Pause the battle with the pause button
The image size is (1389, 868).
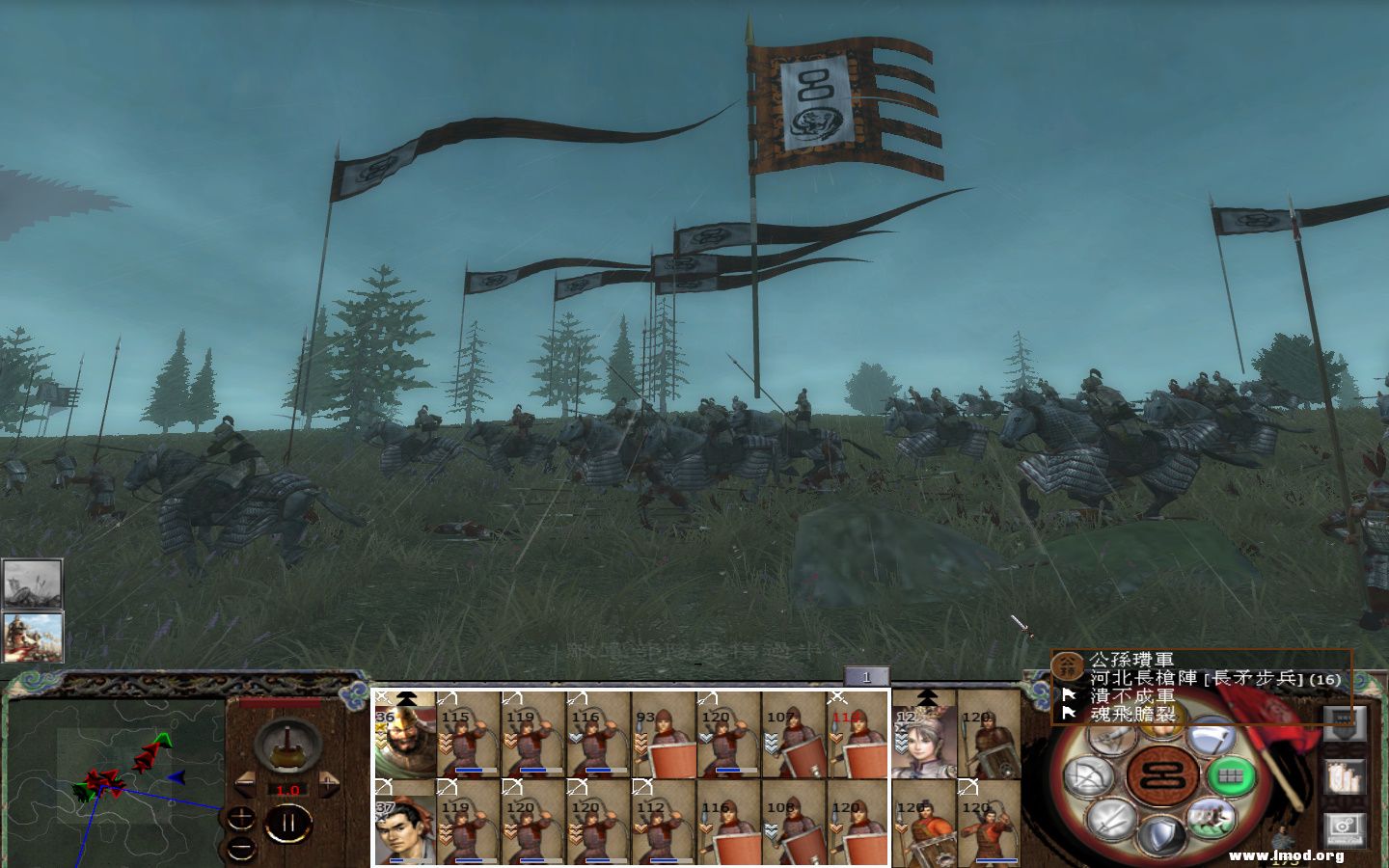click(289, 821)
